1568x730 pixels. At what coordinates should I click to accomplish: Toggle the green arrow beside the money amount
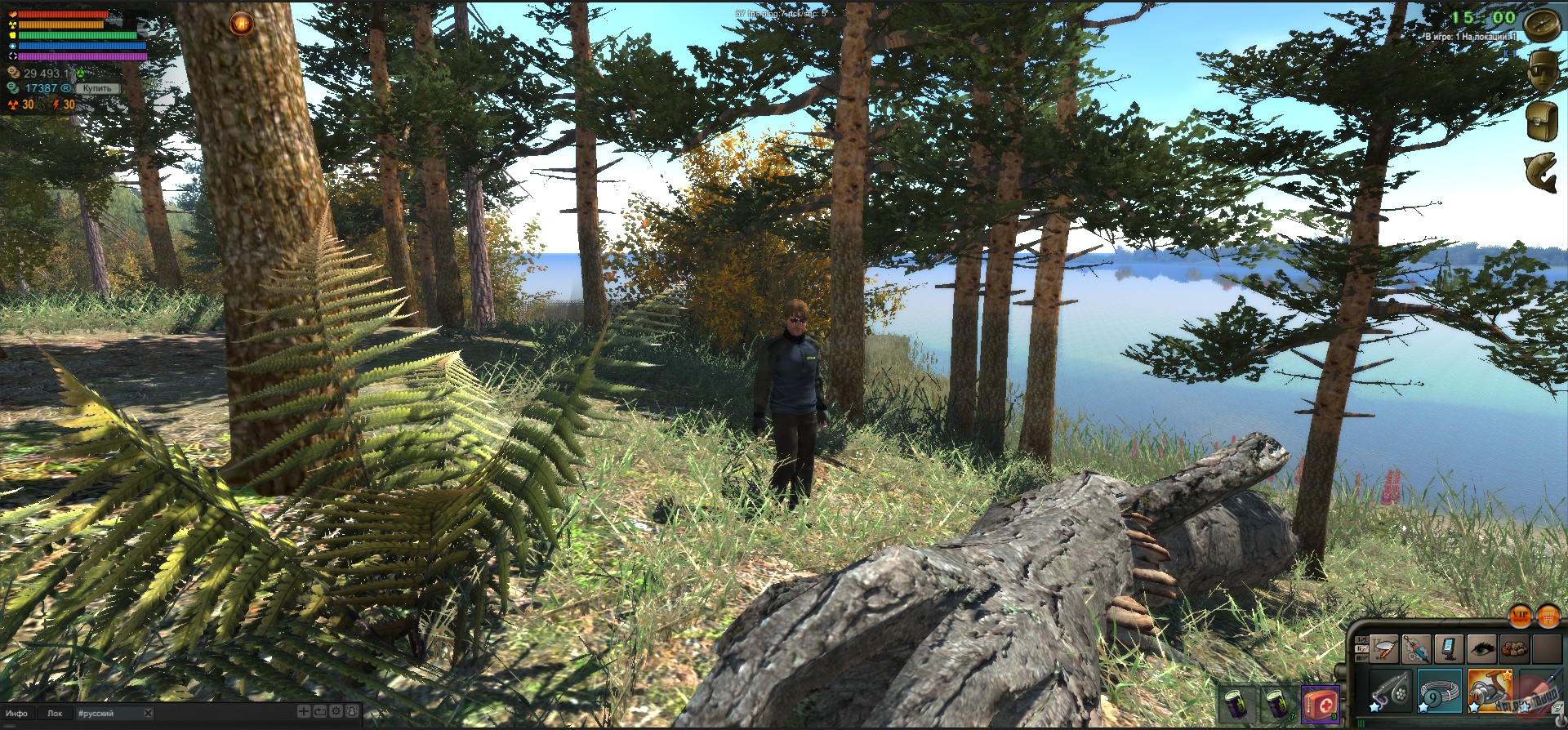(x=81, y=73)
